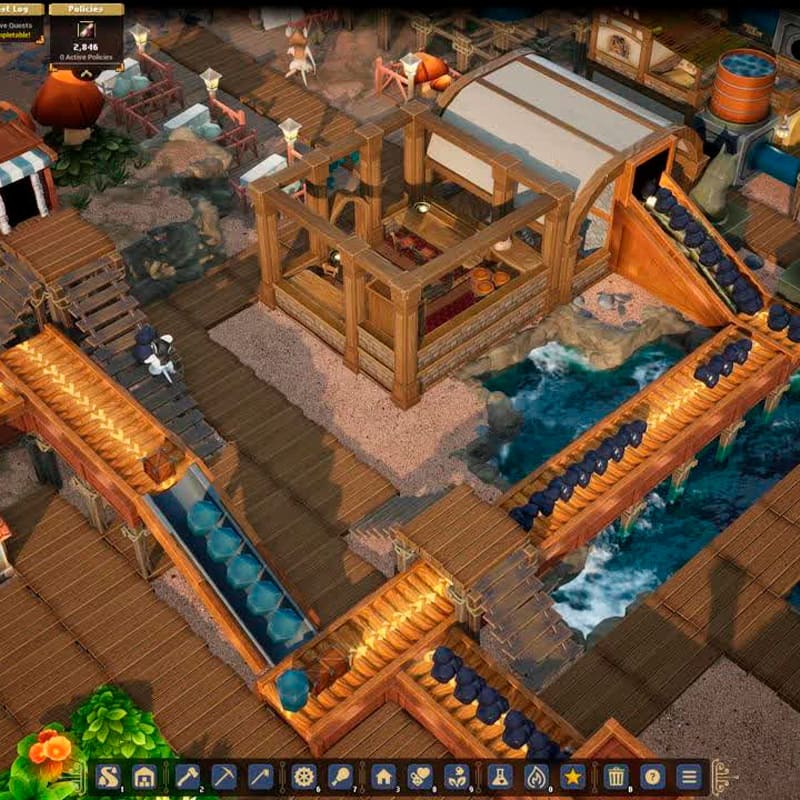Open the ship wheel category

coord(304,776)
